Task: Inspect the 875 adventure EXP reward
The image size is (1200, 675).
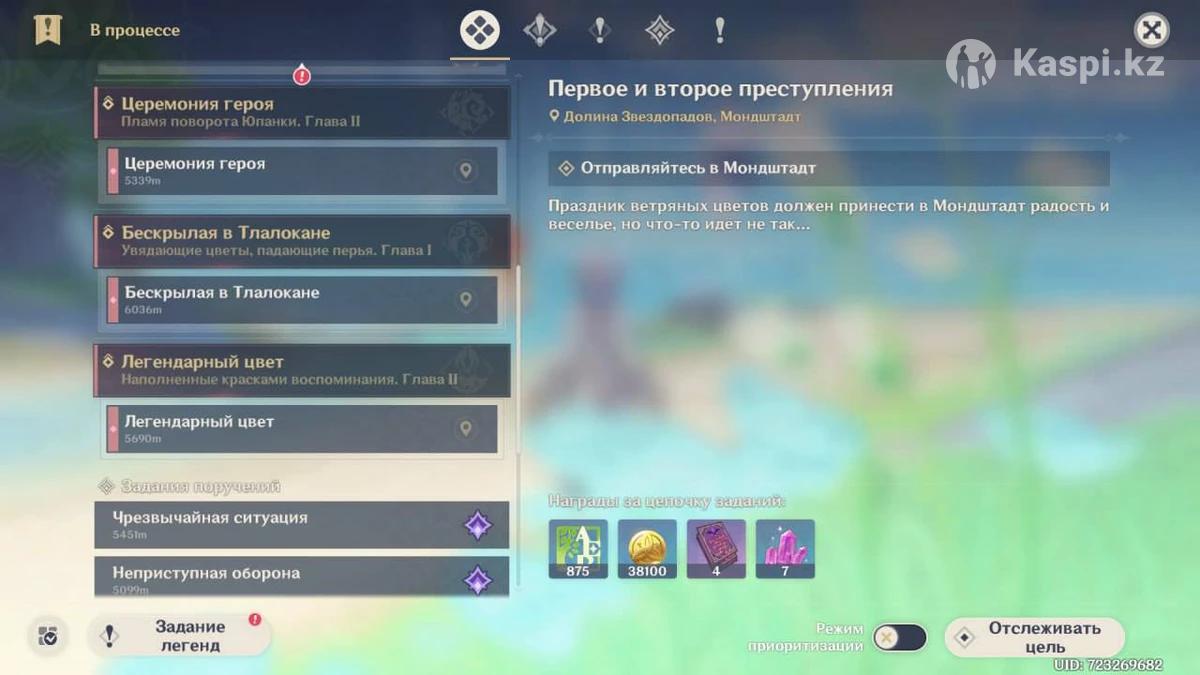Action: click(x=578, y=548)
